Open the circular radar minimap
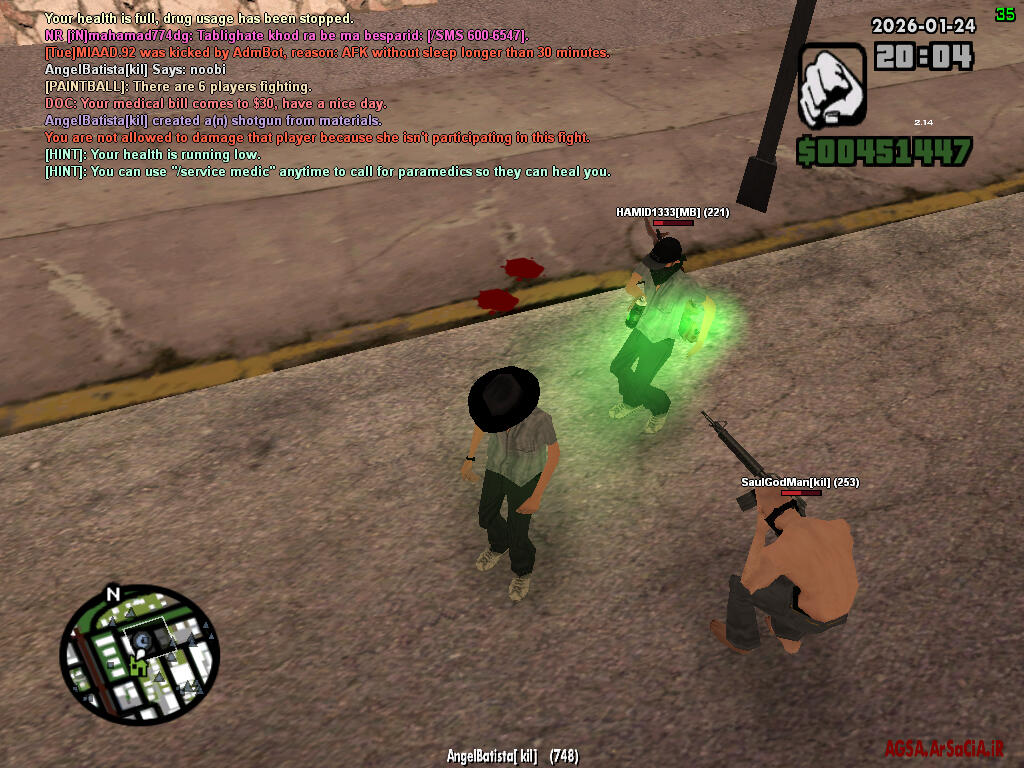Image resolution: width=1024 pixels, height=768 pixels. tap(139, 656)
